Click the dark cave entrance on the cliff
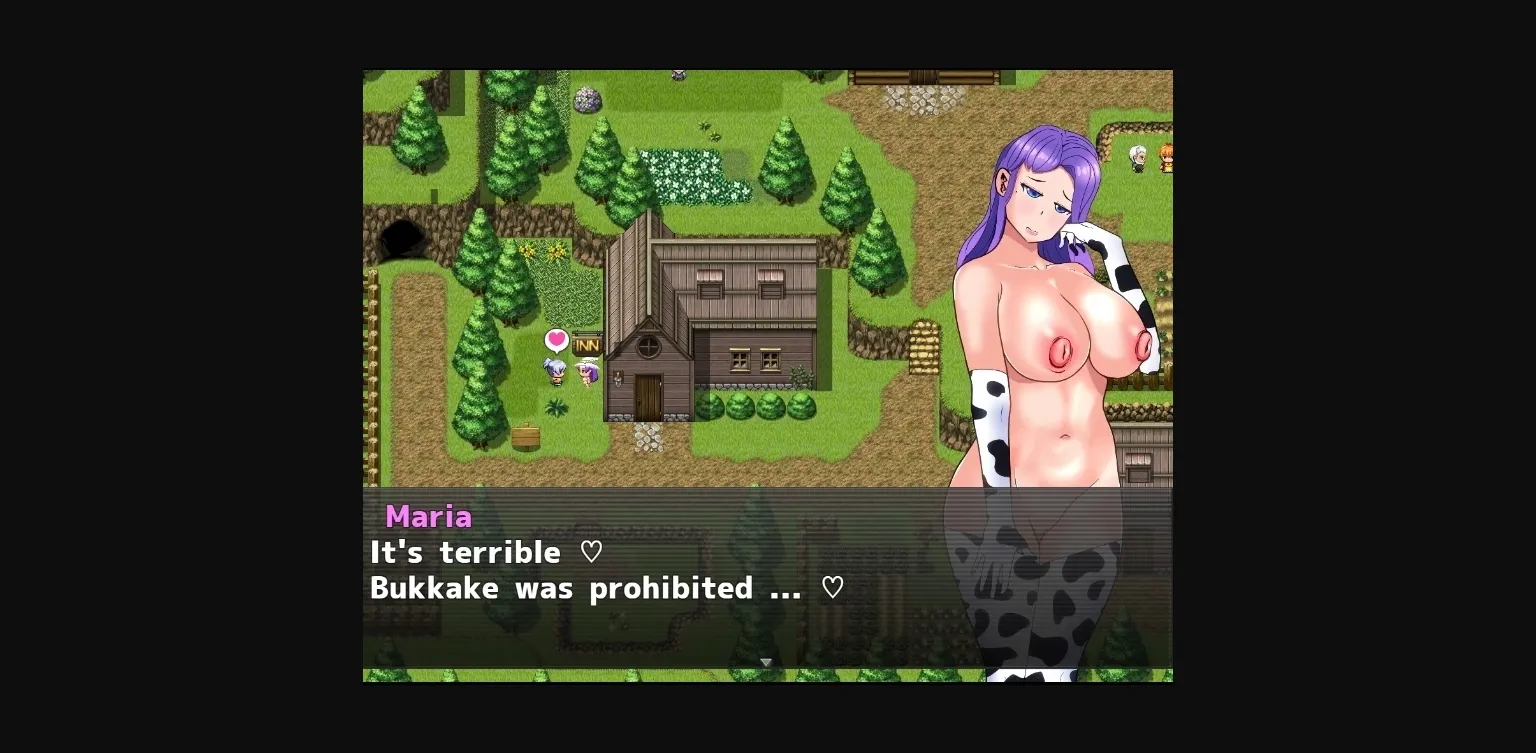This screenshot has height=753, width=1536. coord(402,238)
